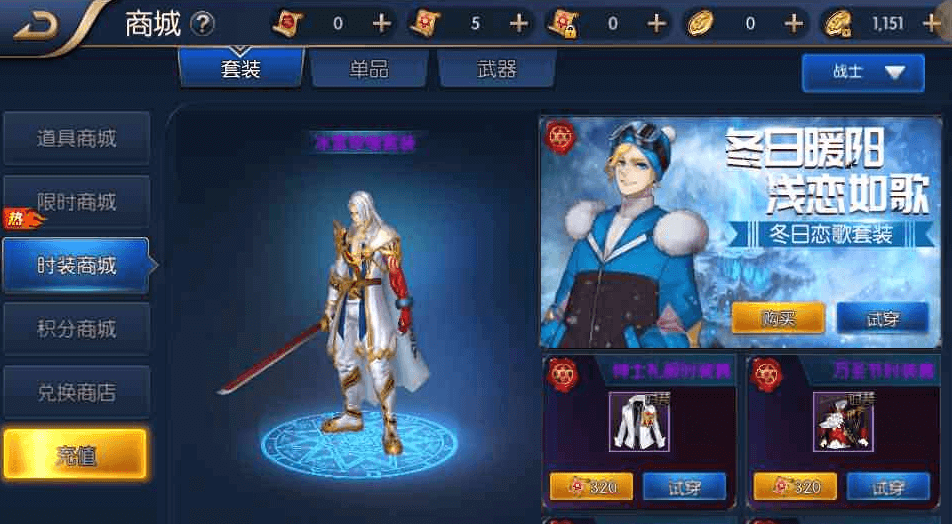Buy the 冬日恋歌套装 with 购买

coord(778,318)
